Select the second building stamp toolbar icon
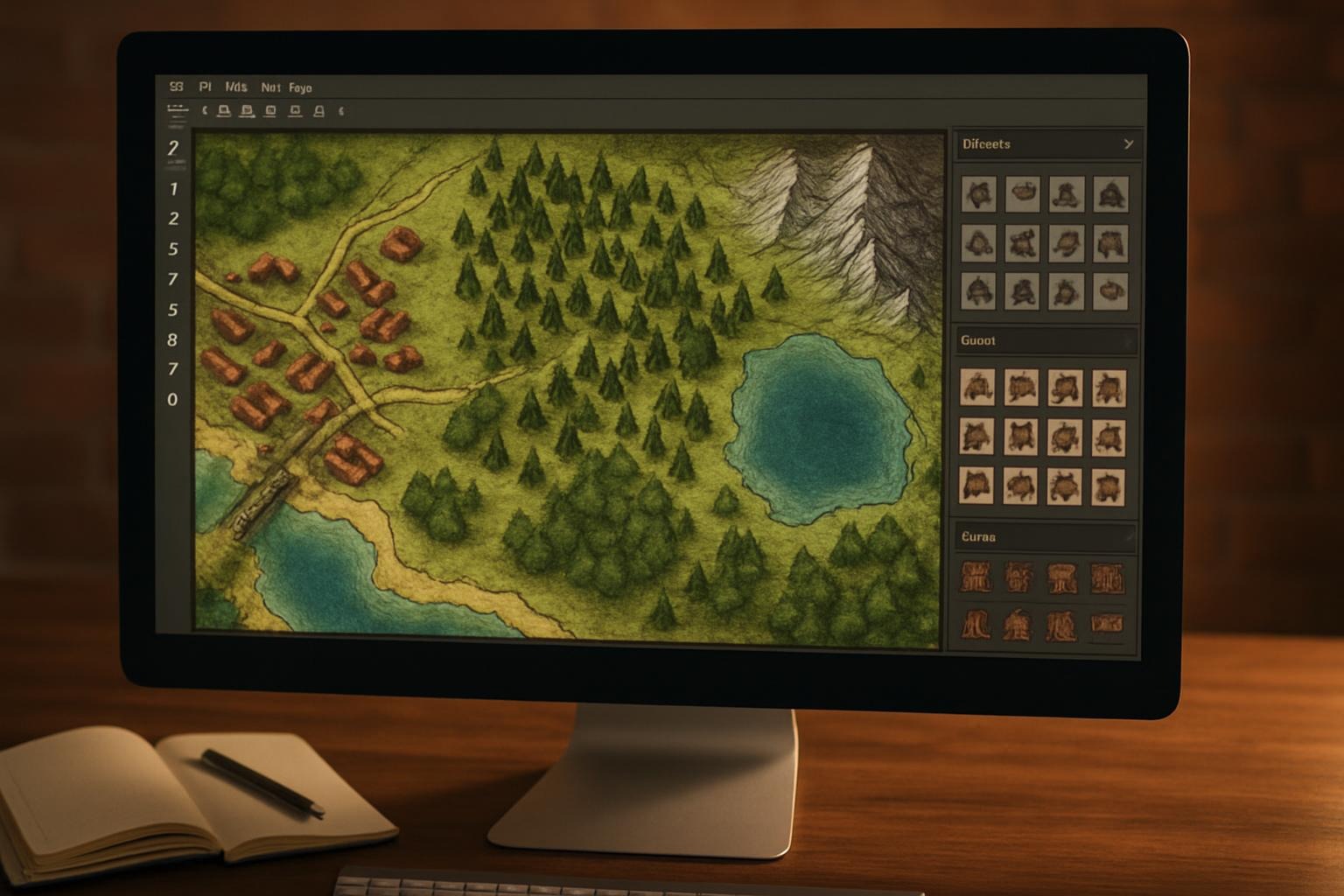This screenshot has width=1344, height=896. click(x=246, y=112)
